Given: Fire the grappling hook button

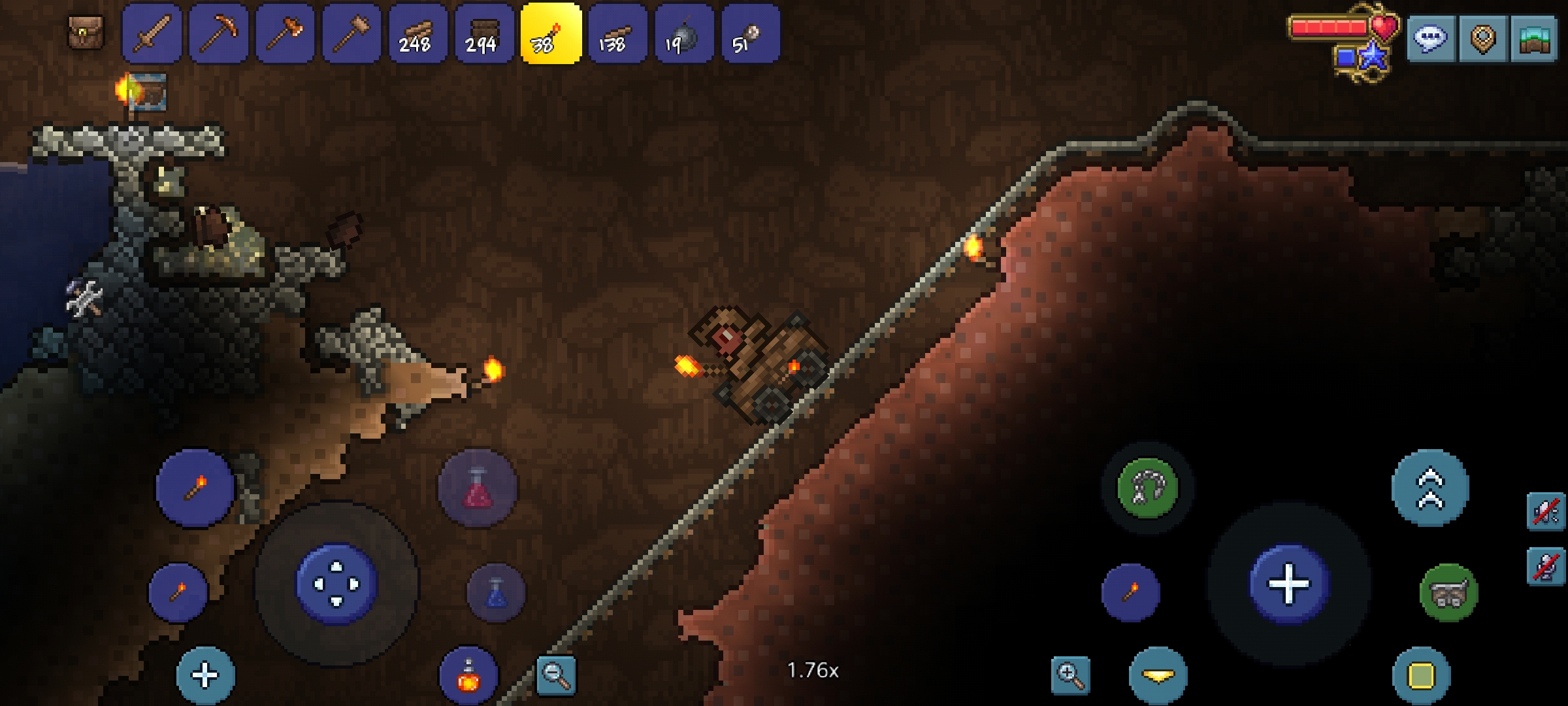Looking at the screenshot, I should coord(1147,488).
